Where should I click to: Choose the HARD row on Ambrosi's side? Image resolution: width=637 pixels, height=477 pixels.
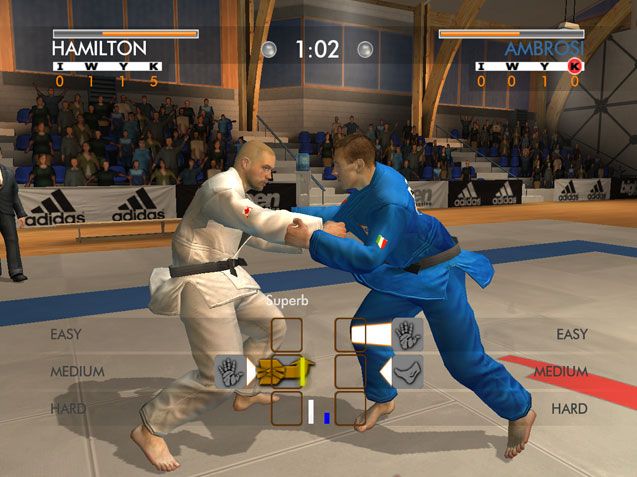point(569,409)
